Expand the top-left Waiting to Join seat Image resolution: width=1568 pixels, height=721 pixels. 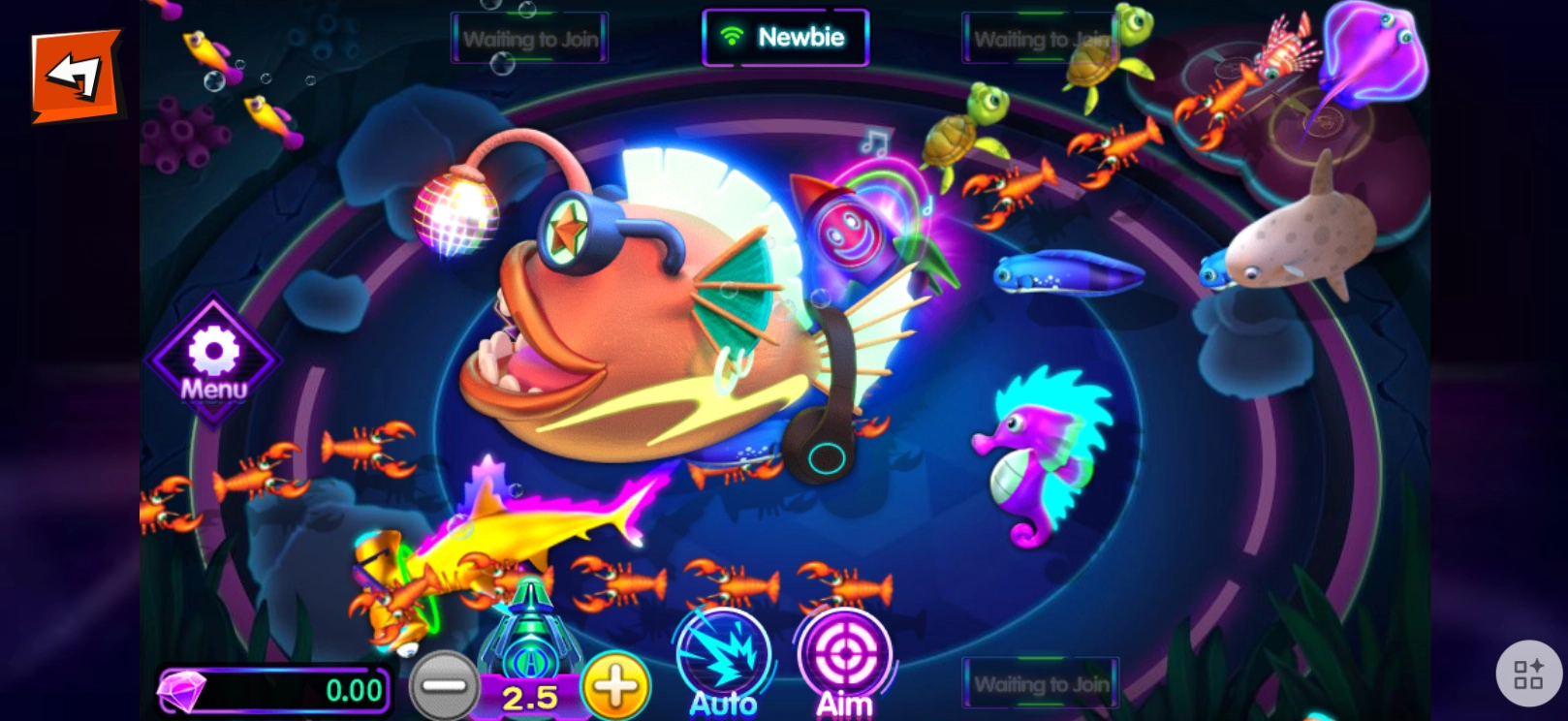point(529,37)
